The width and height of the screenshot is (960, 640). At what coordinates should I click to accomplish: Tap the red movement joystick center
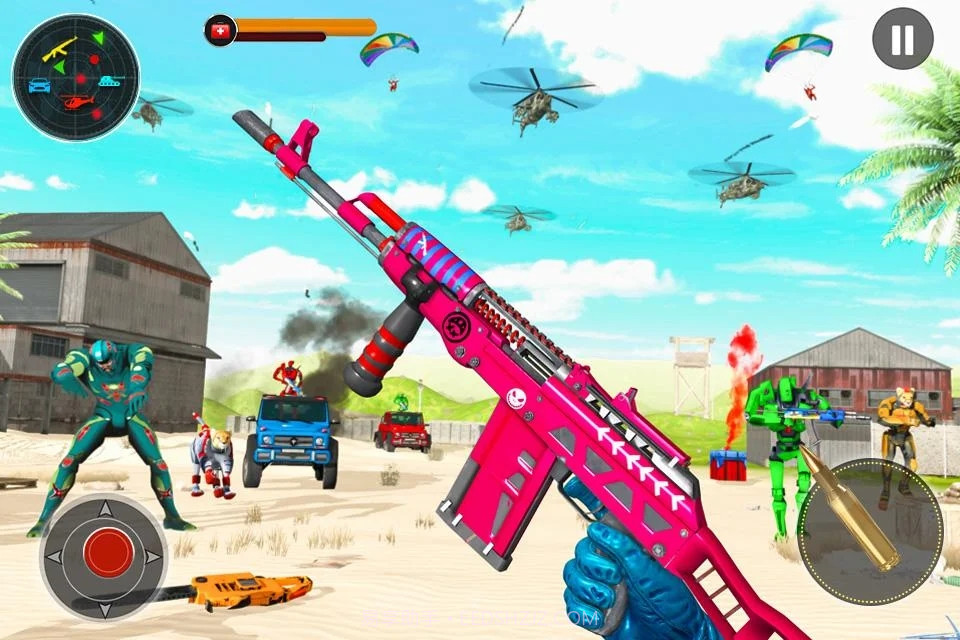pyautogui.click(x=108, y=553)
